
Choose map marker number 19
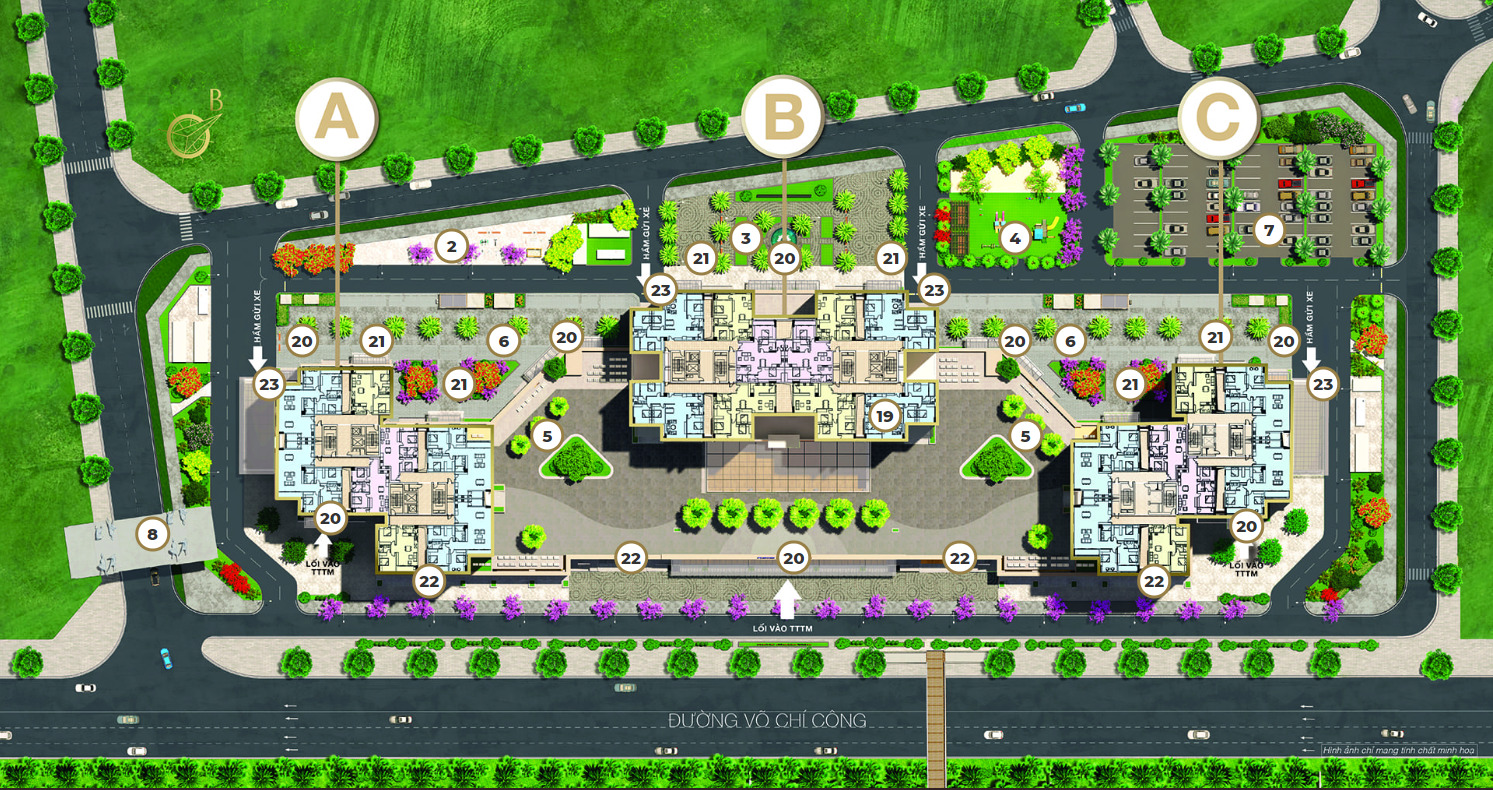[883, 415]
